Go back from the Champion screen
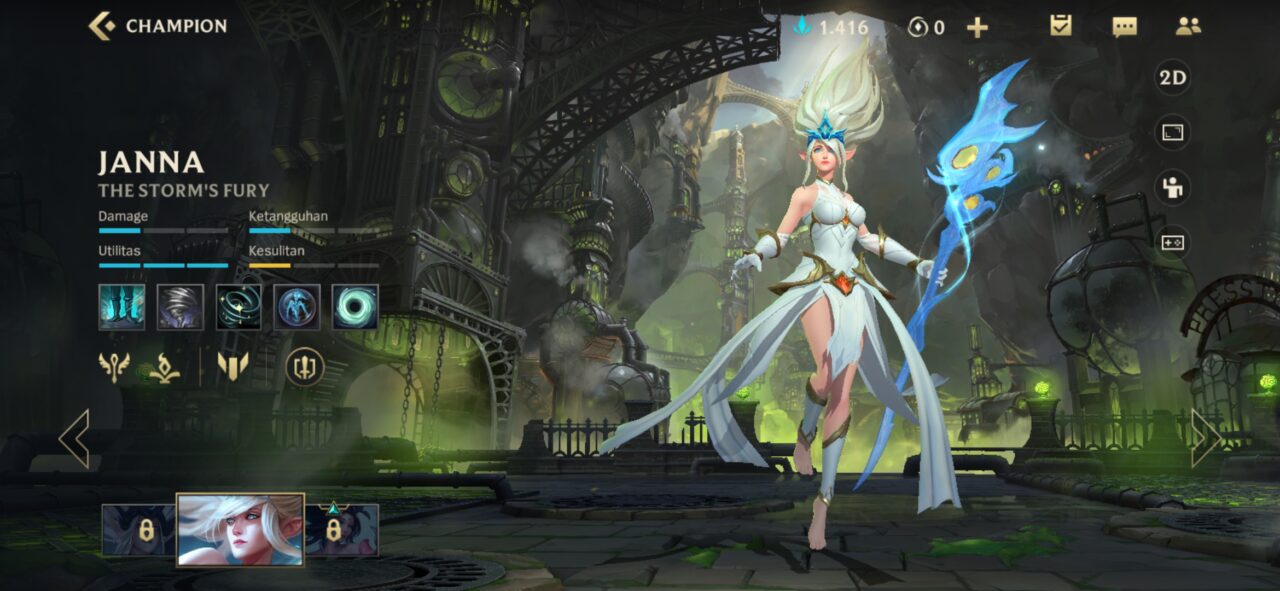 (102, 26)
